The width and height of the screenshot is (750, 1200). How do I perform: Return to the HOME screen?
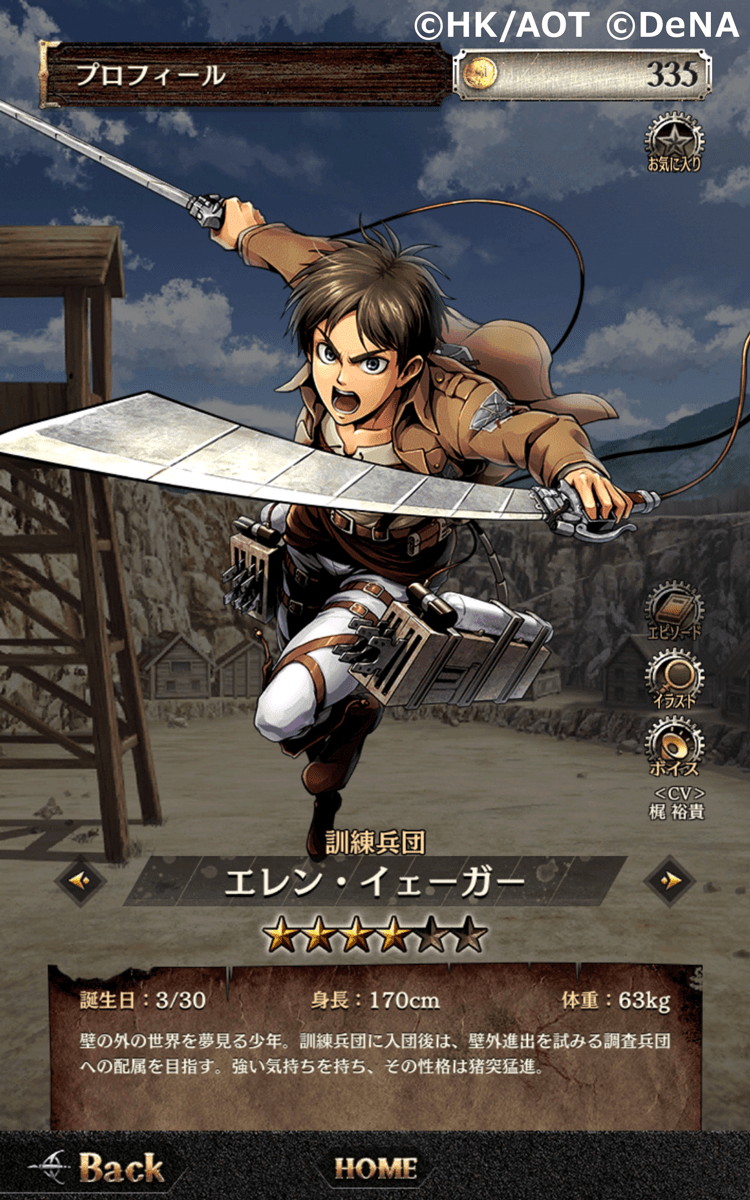click(x=375, y=1167)
